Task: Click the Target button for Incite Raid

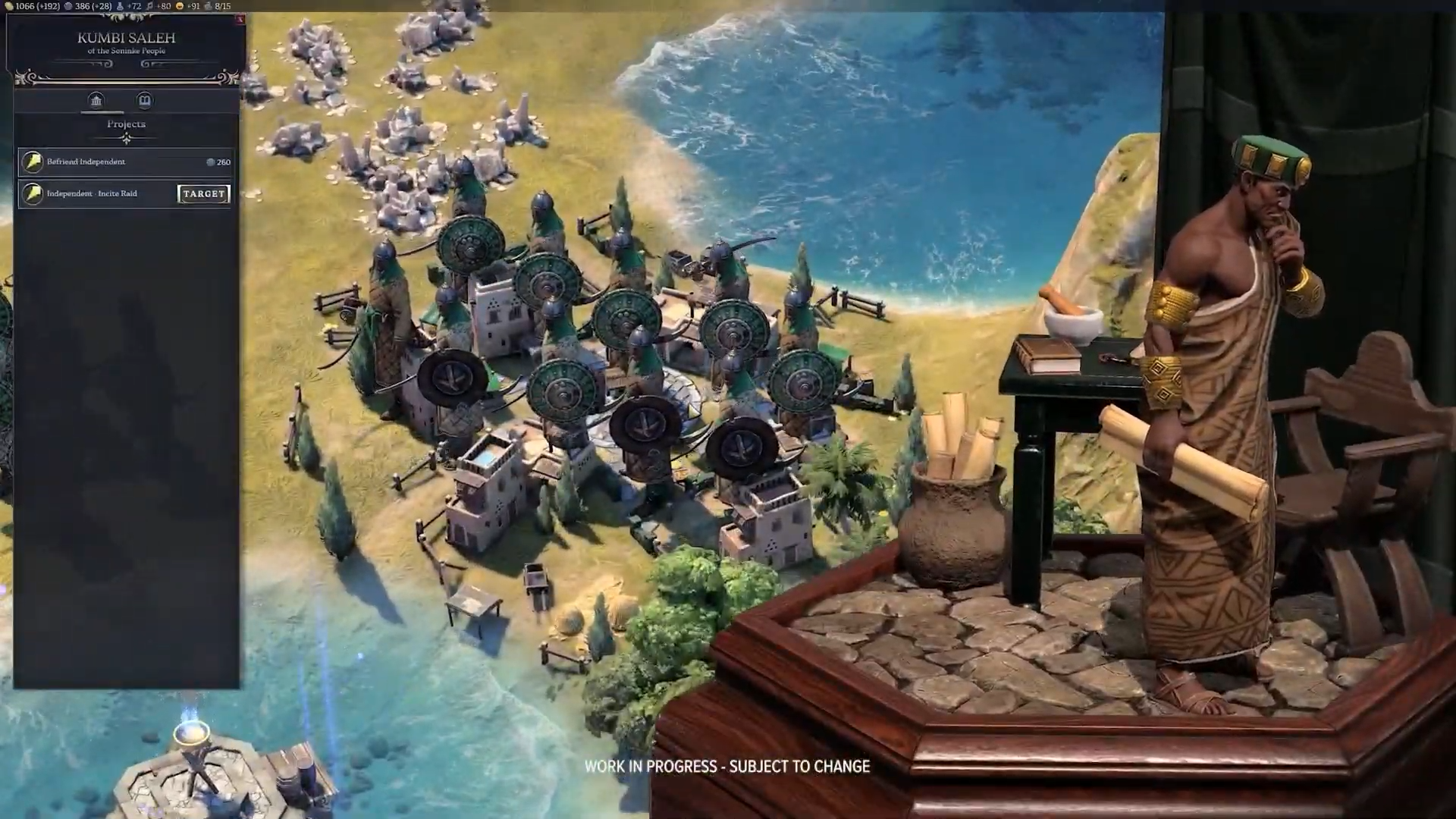Action: point(203,194)
